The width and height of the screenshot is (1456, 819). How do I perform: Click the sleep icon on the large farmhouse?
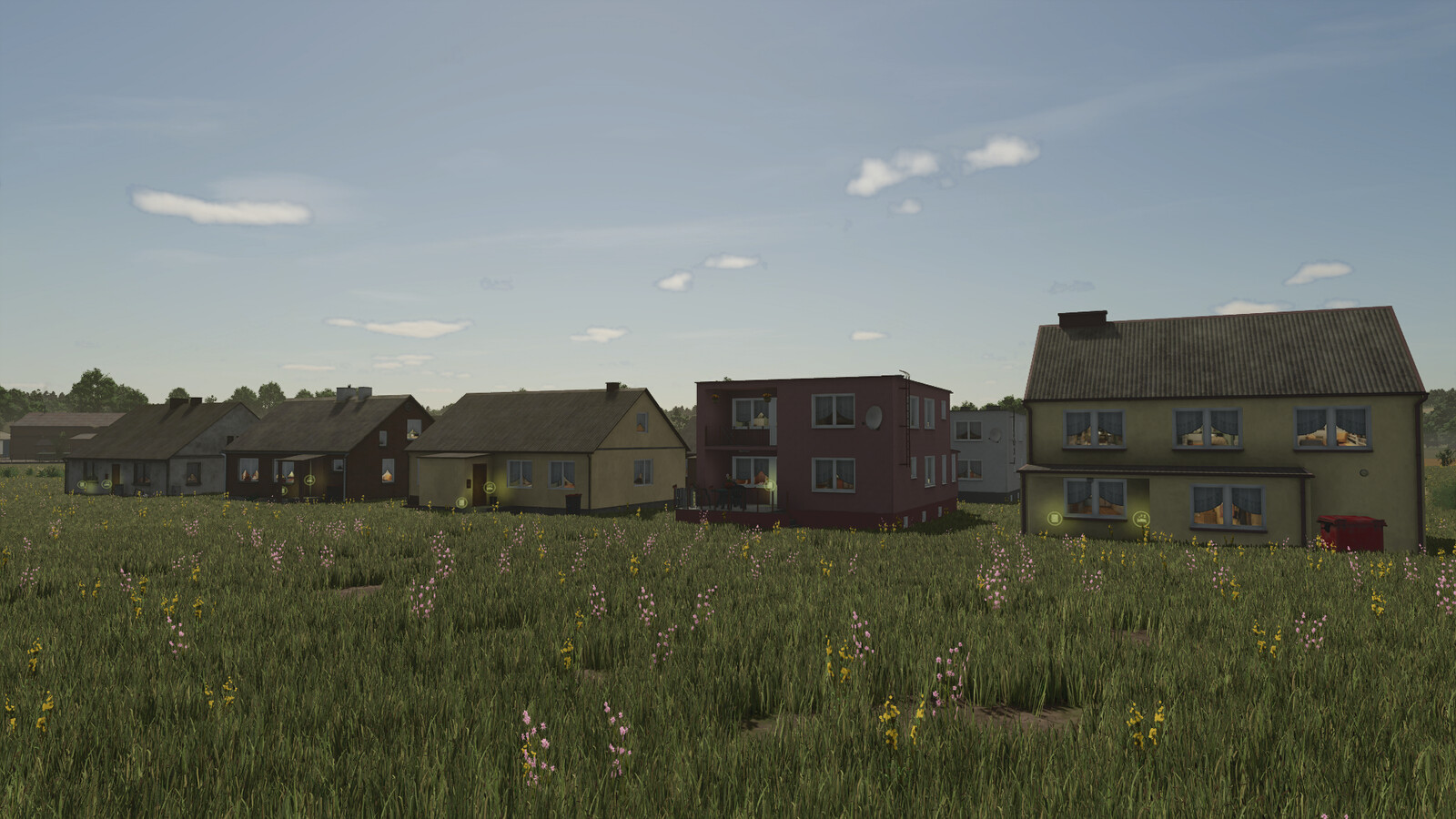(x=1141, y=520)
